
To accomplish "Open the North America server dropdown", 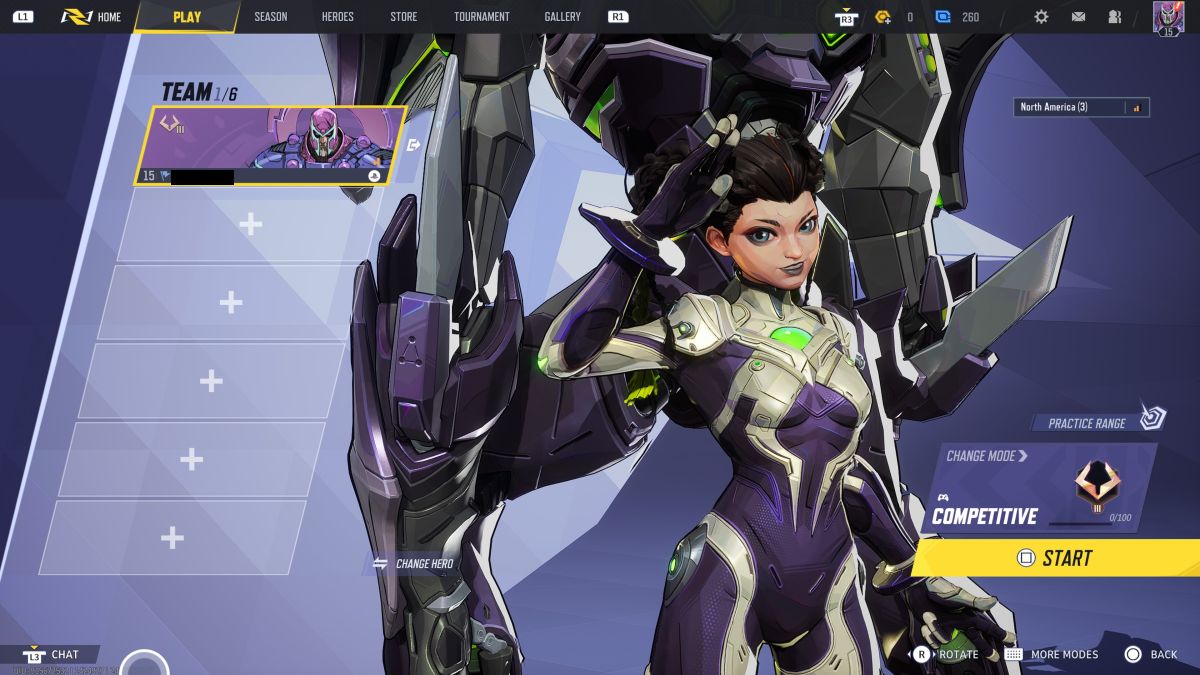I will [x=1082, y=107].
